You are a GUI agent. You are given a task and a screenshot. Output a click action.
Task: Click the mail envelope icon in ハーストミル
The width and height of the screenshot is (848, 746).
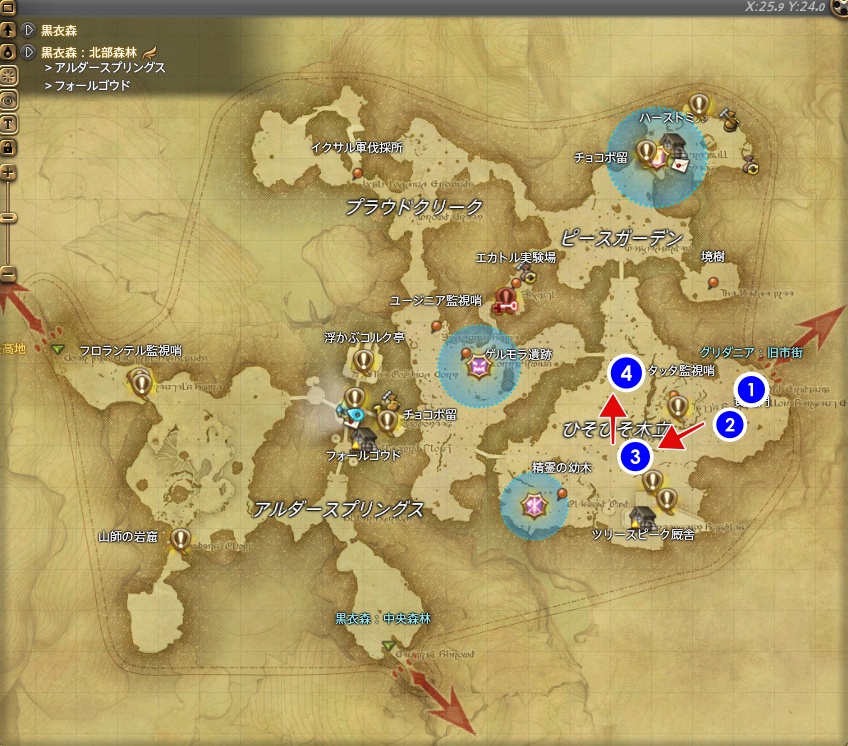click(681, 165)
